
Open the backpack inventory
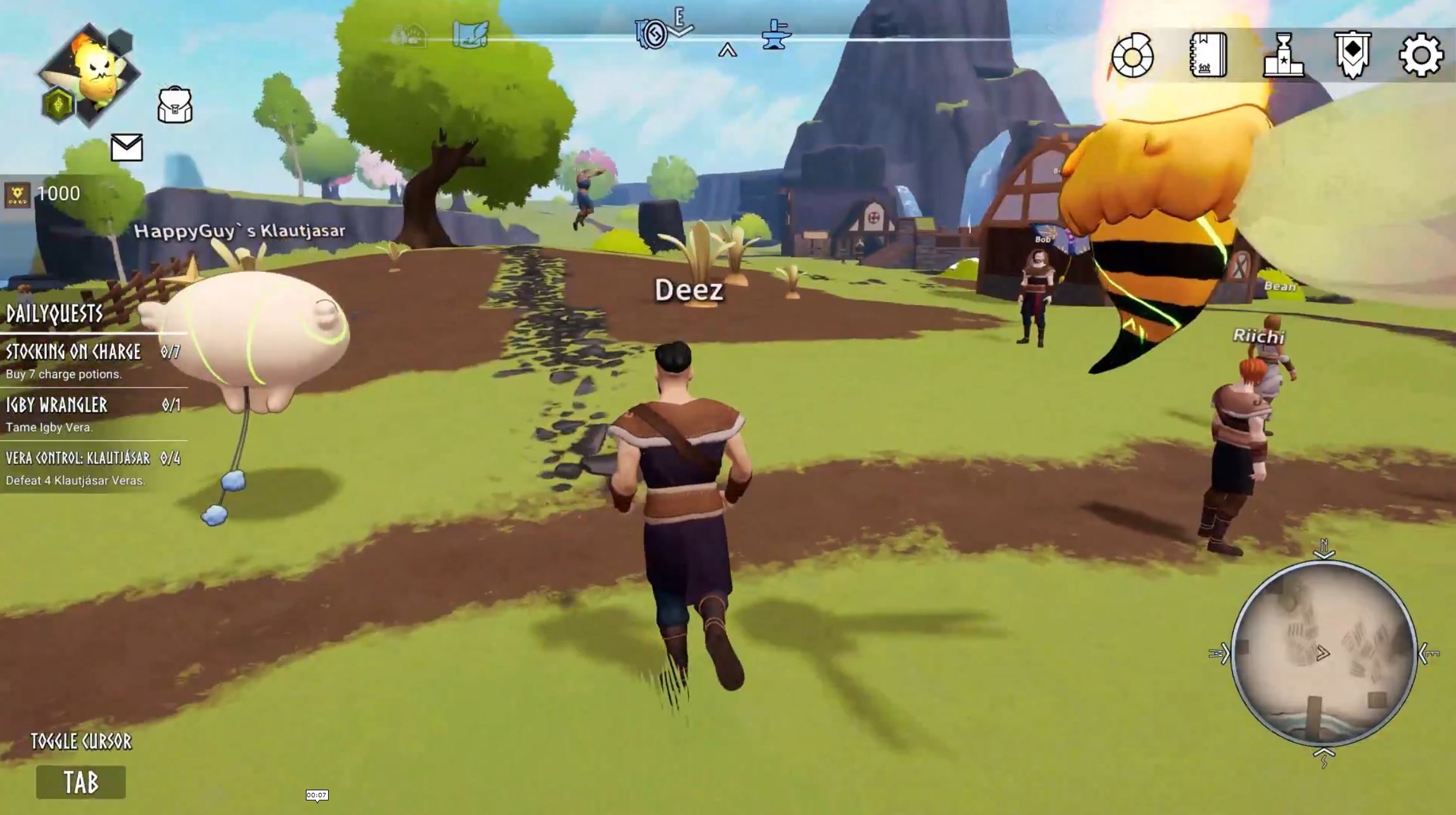pyautogui.click(x=175, y=105)
